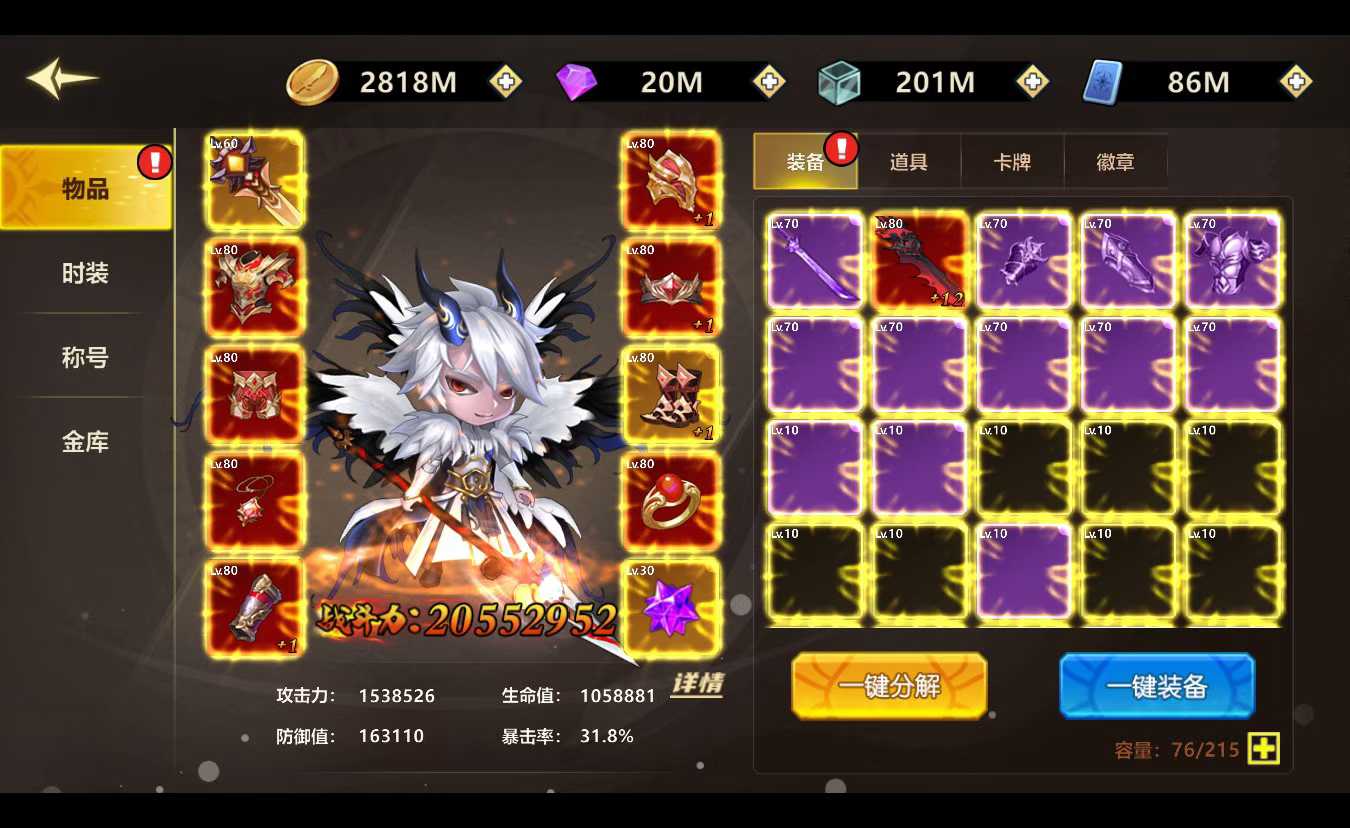Add more gold coins via the plus icon
The height and width of the screenshot is (828, 1350).
505,82
